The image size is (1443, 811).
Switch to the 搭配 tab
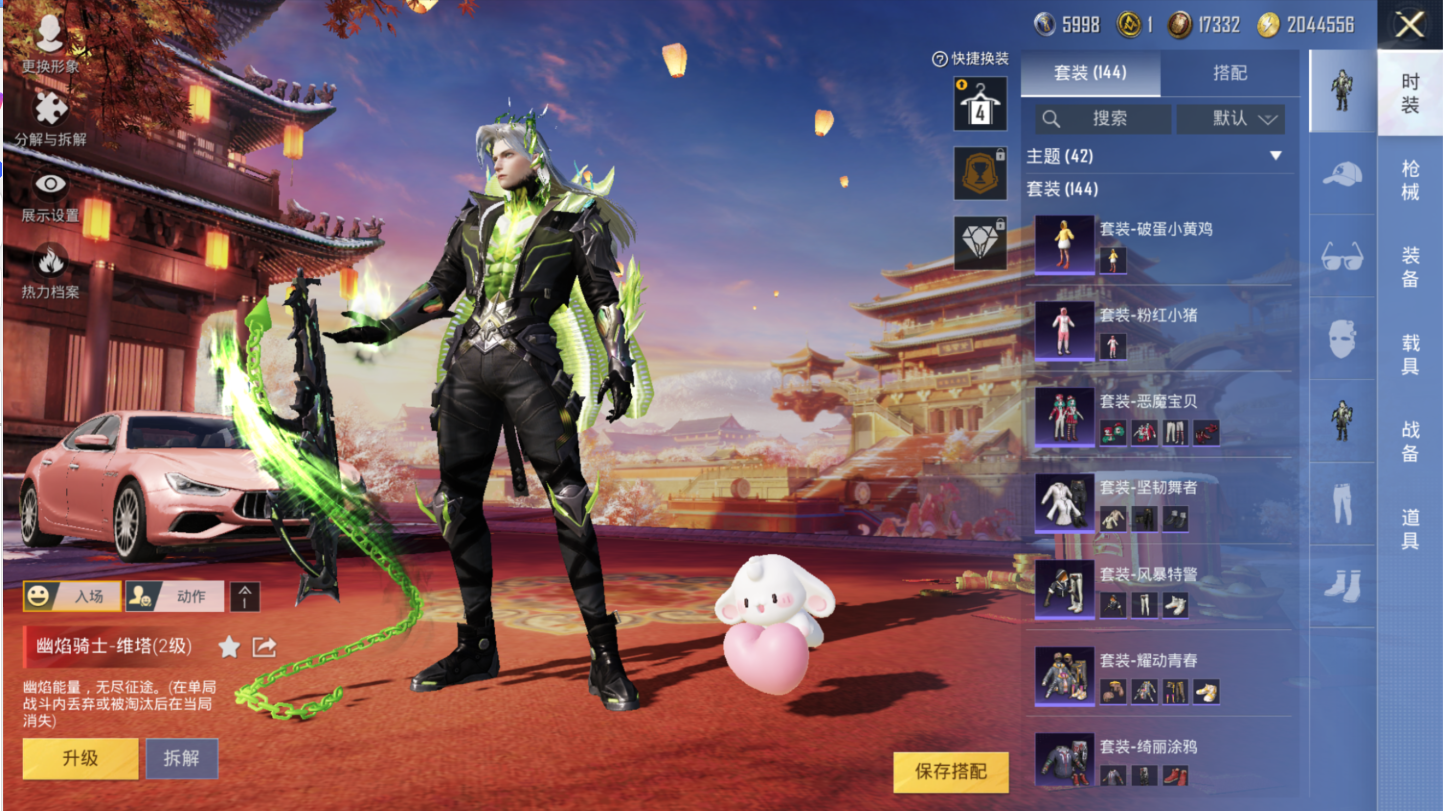pyautogui.click(x=1229, y=73)
